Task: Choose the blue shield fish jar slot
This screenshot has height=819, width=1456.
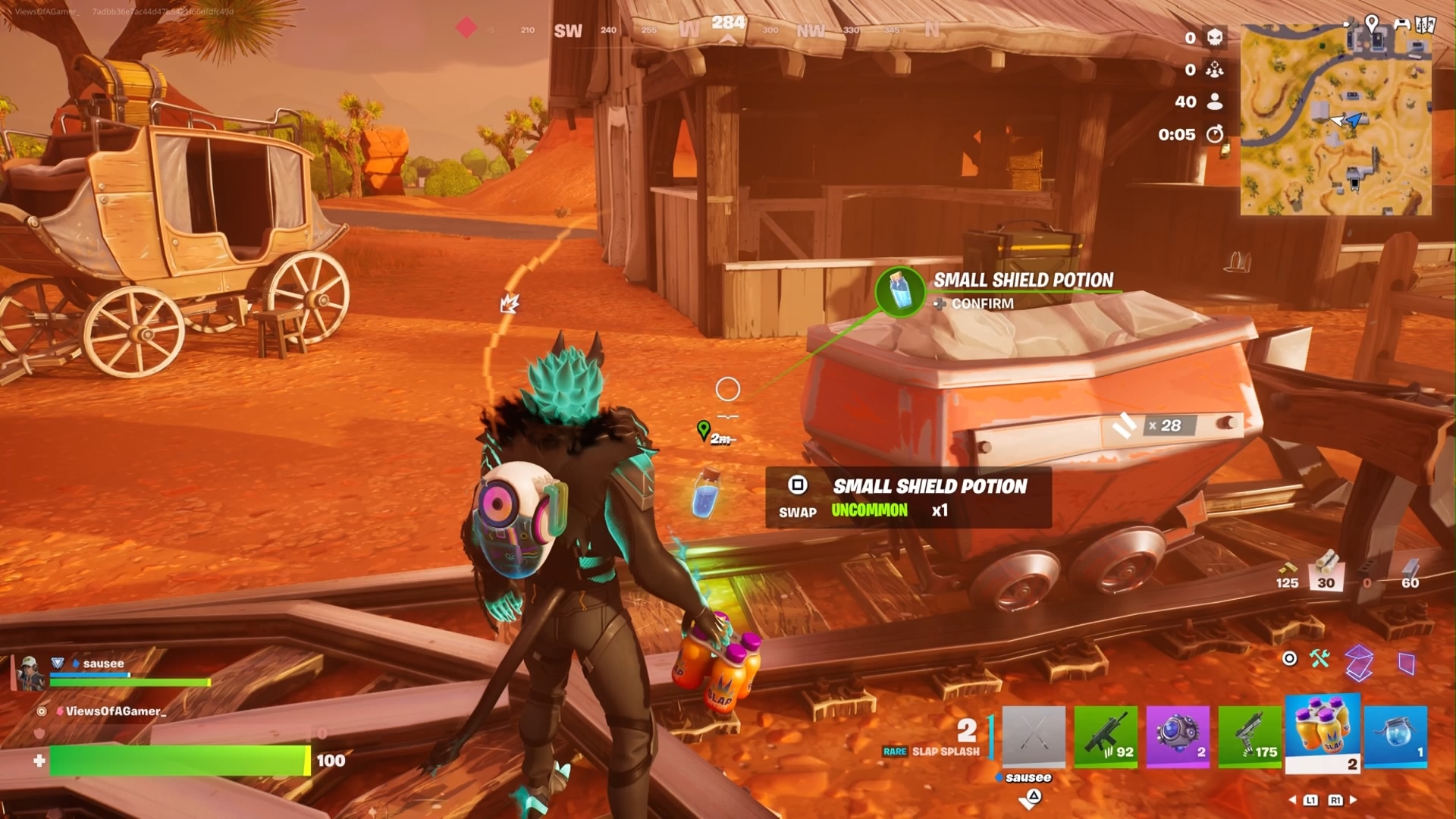Action: pos(1395,736)
